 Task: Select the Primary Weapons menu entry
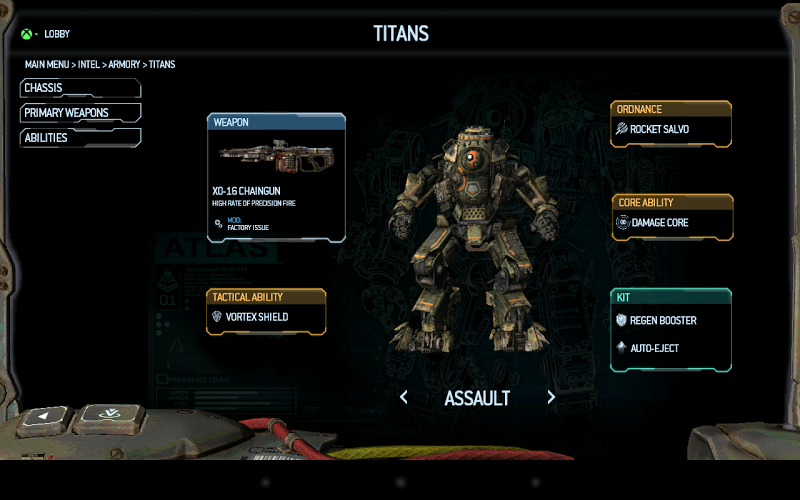pos(80,113)
